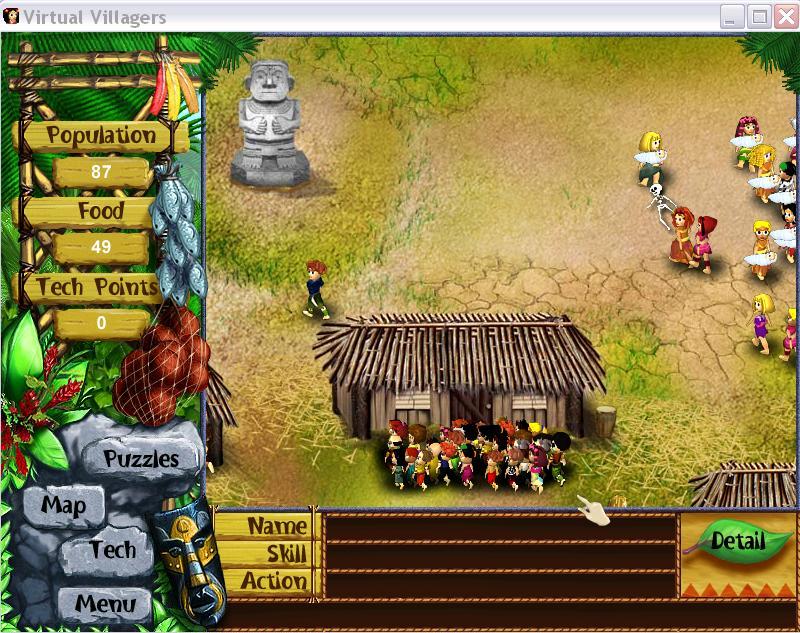Screen dimensions: 800x633
Task: Click the green Detail leaf button
Action: [738, 542]
